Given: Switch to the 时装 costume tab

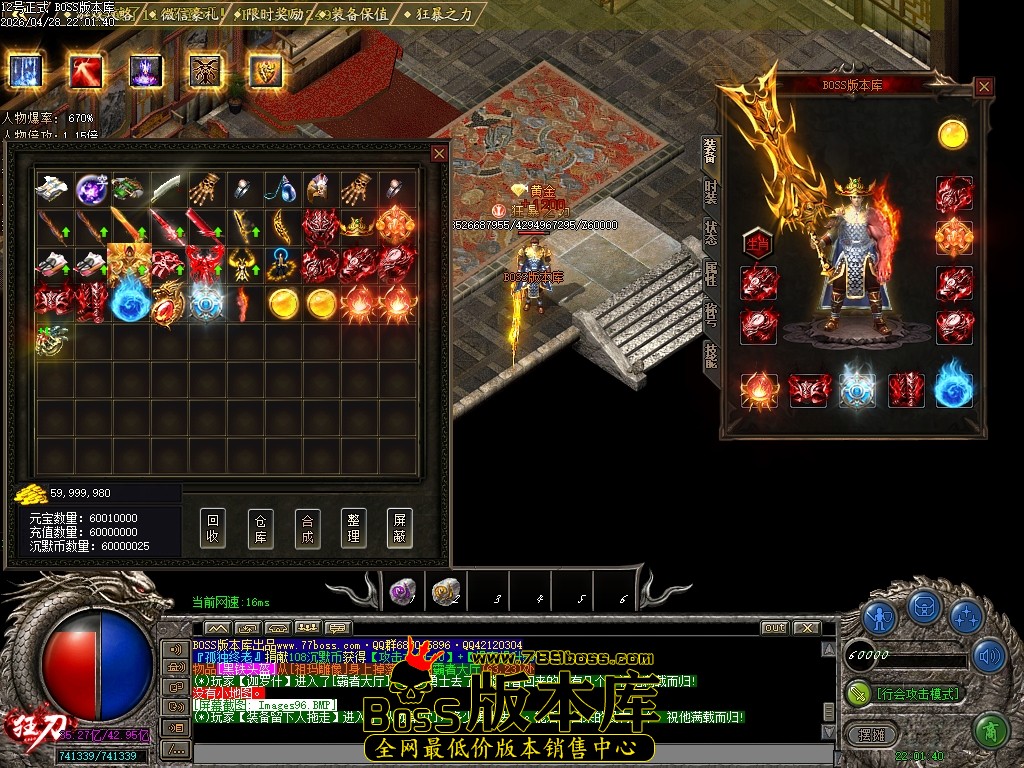Looking at the screenshot, I should (710, 191).
